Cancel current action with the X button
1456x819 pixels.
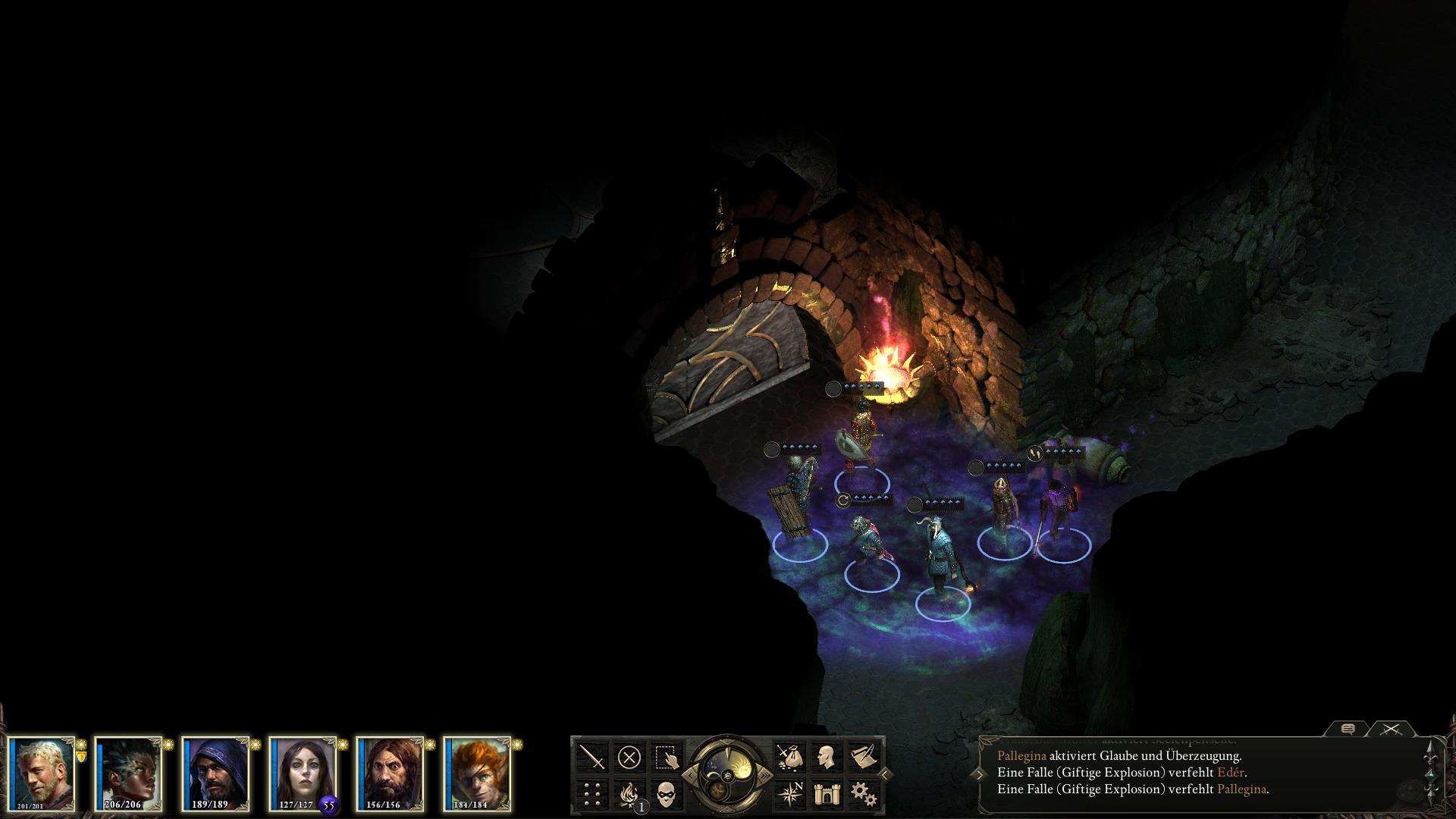click(x=629, y=757)
